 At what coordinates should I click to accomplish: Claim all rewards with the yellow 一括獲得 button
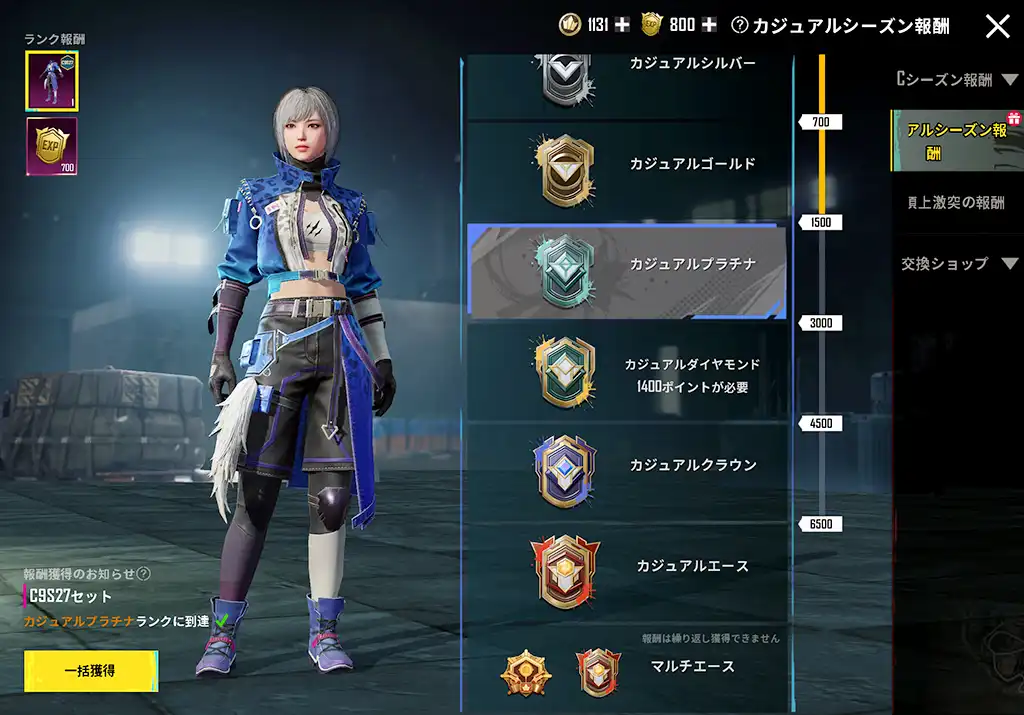point(91,670)
